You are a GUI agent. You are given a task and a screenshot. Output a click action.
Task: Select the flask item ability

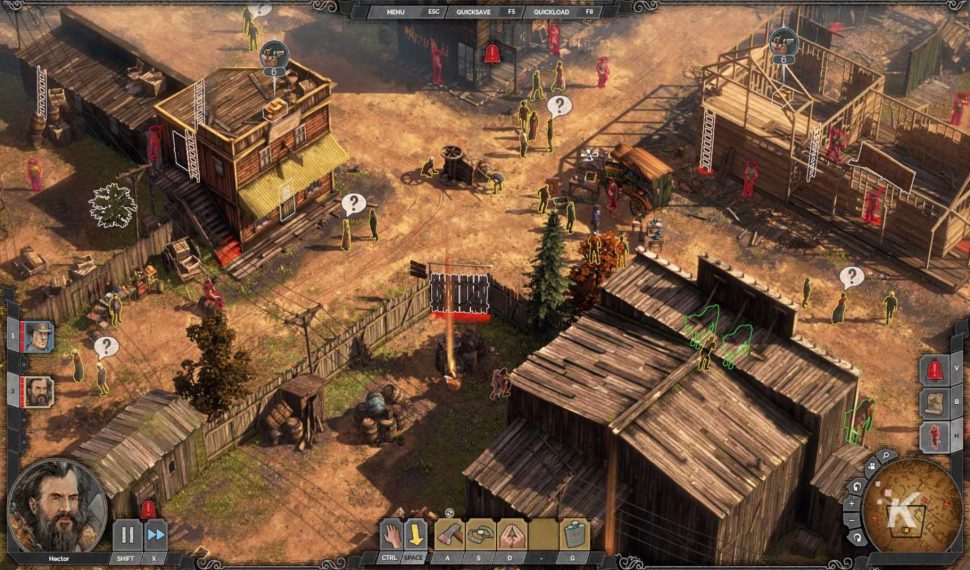(x=574, y=533)
